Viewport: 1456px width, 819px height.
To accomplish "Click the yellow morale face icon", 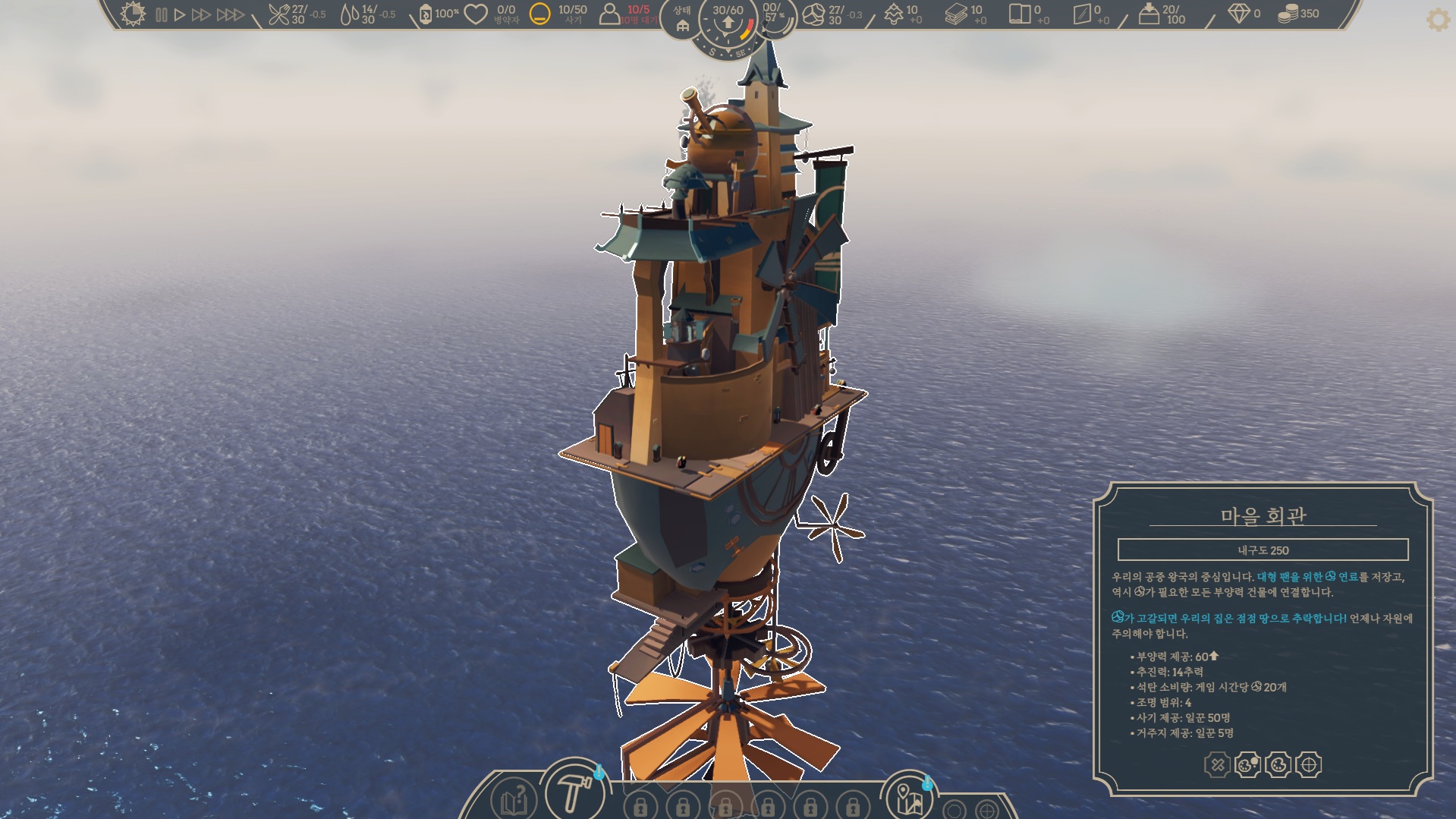I will pyautogui.click(x=539, y=14).
